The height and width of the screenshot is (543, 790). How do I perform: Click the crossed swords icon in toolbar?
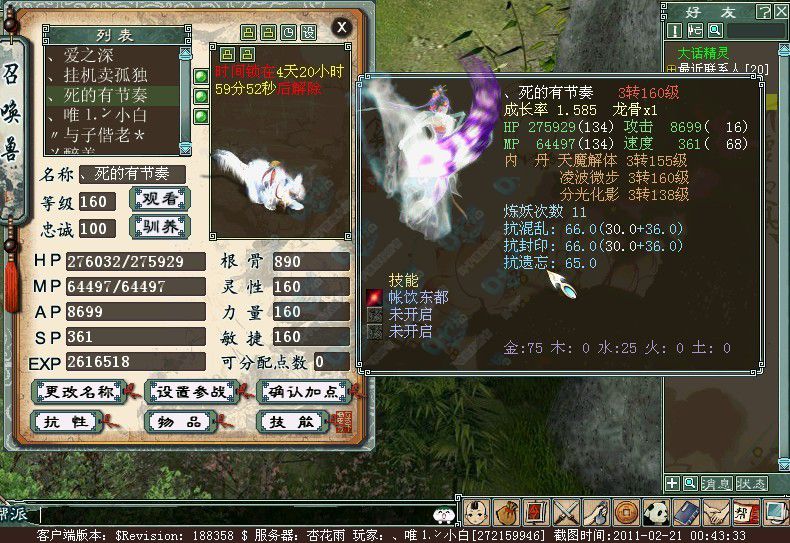click(567, 513)
